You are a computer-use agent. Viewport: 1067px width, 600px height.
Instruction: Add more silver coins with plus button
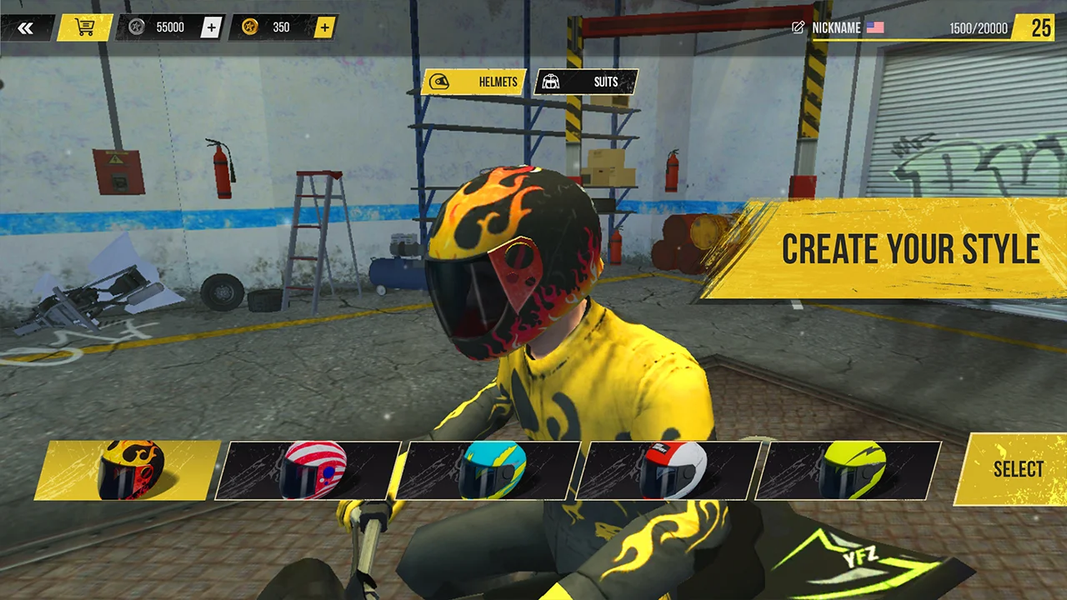[210, 28]
